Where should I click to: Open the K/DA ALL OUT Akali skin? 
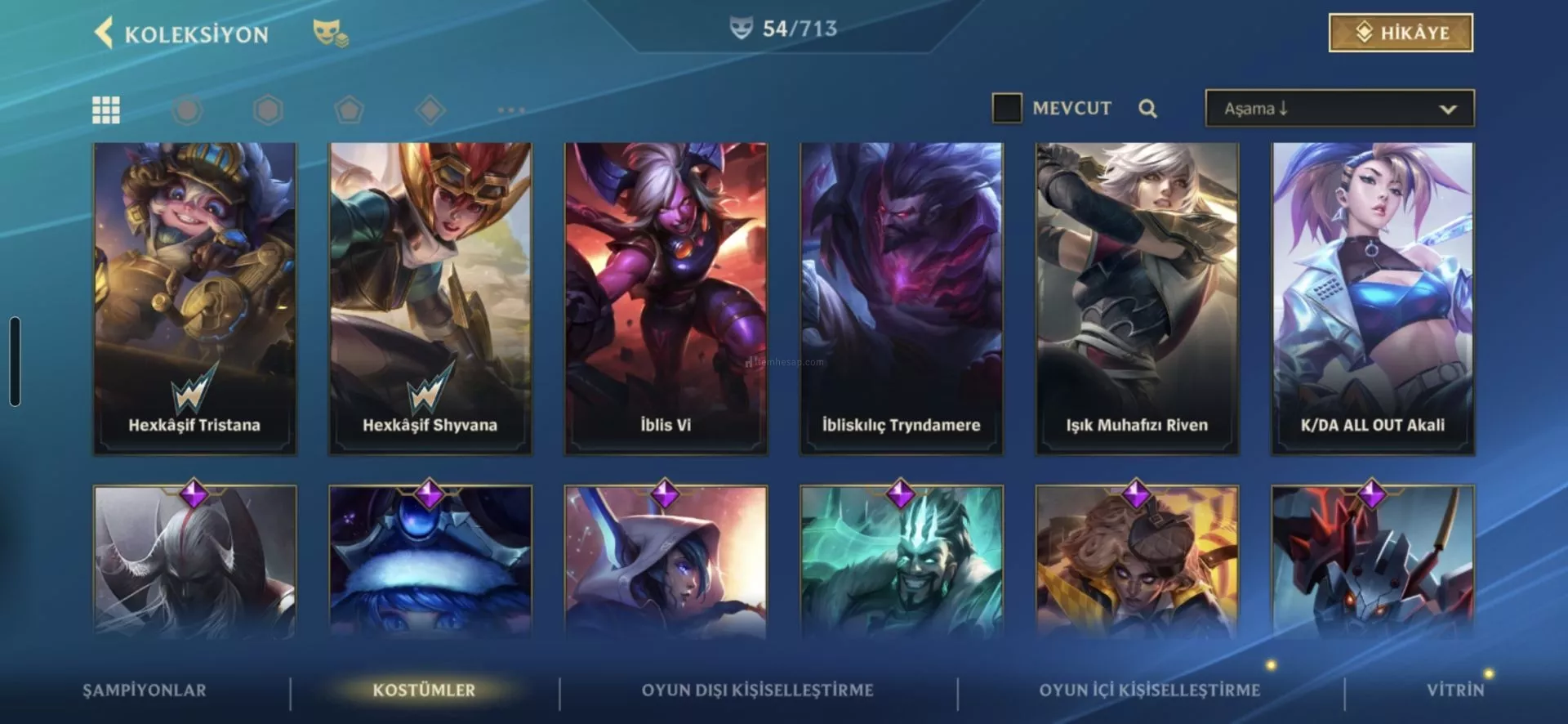[x=1372, y=298]
